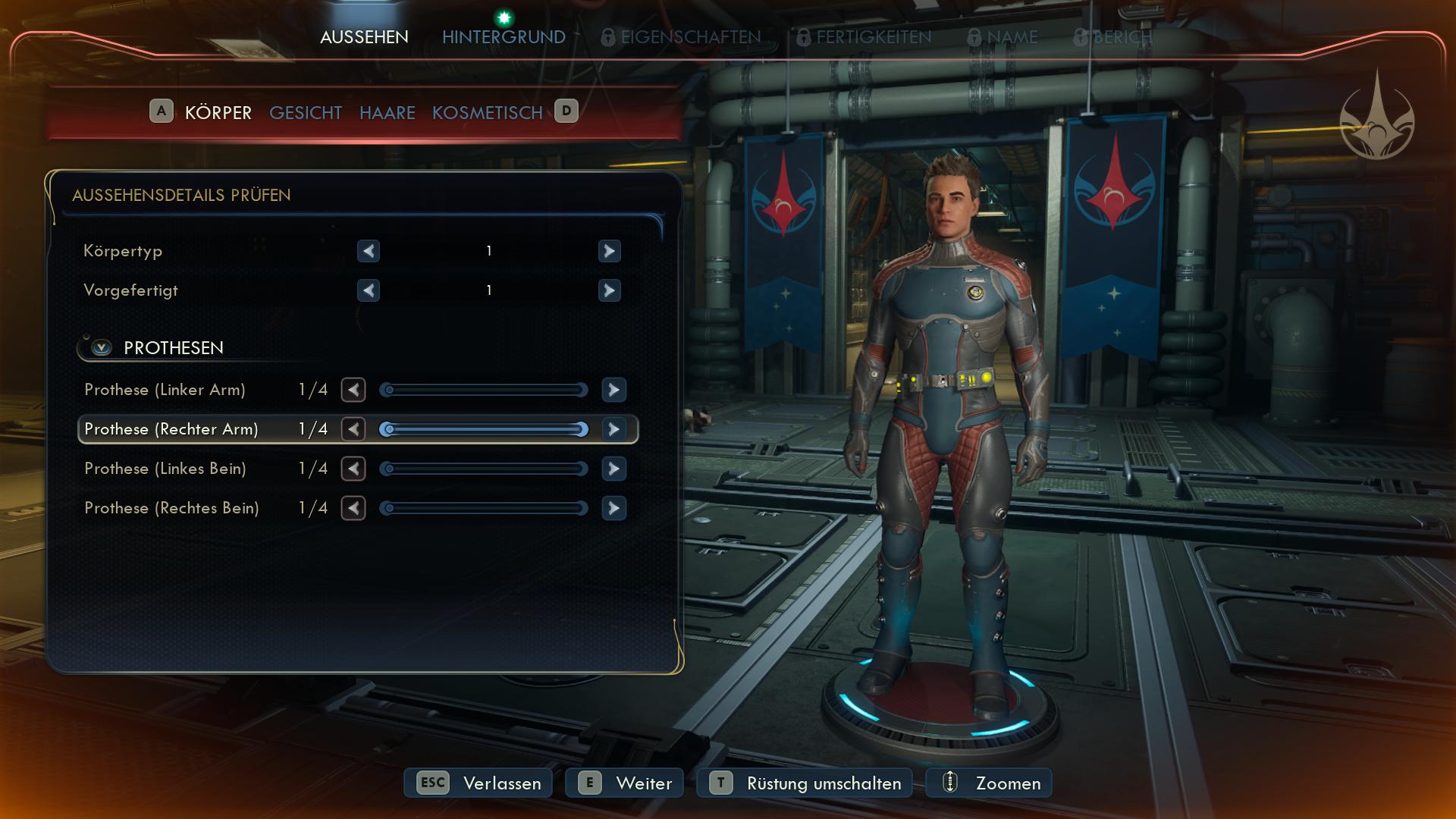The width and height of the screenshot is (1456, 819).
Task: Toggle armor with Rüstung umschalten
Action: (x=805, y=783)
